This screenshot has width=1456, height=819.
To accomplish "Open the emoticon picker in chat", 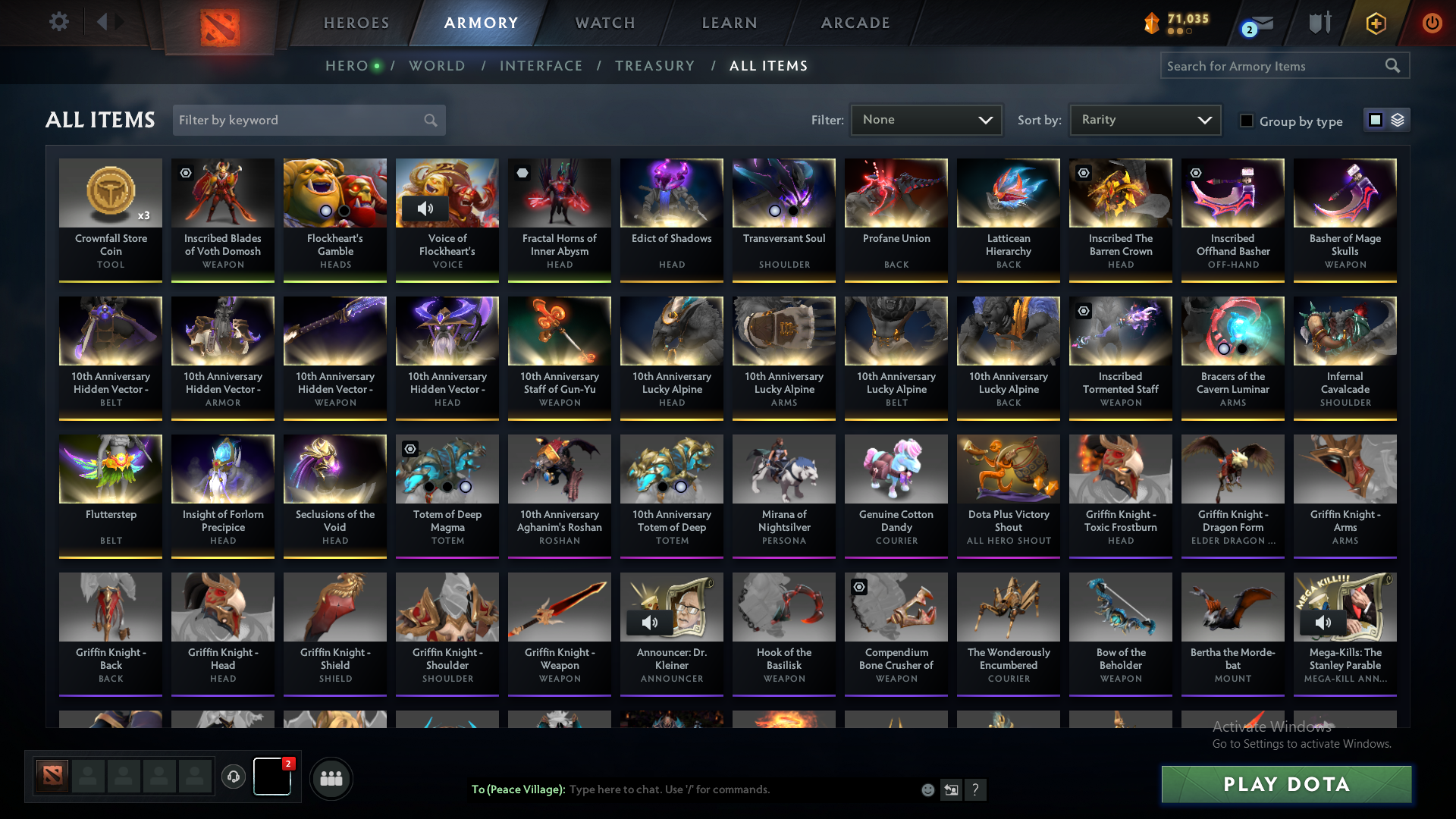I will (x=927, y=789).
